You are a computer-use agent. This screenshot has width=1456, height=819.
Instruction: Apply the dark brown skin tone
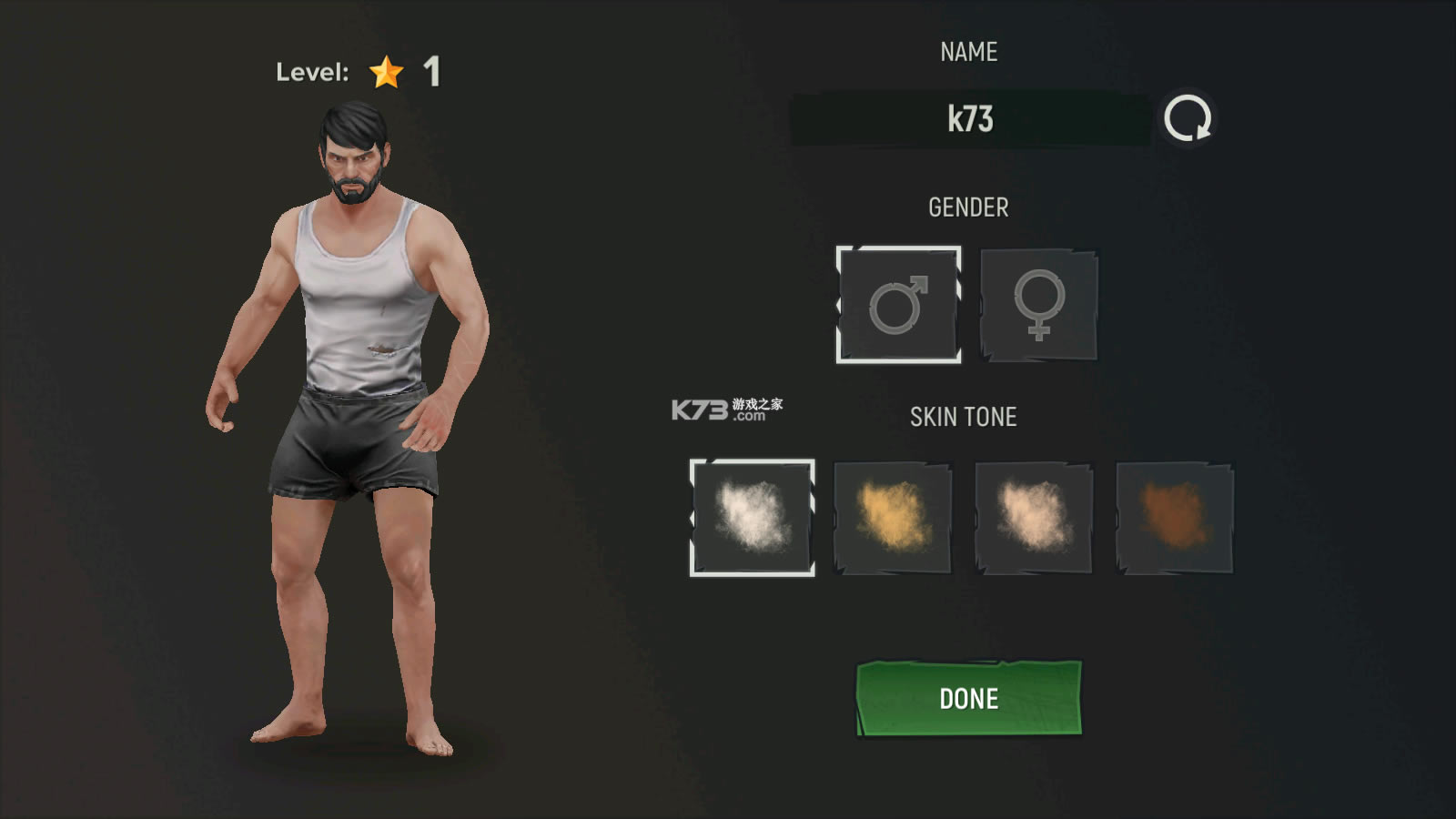(1175, 518)
